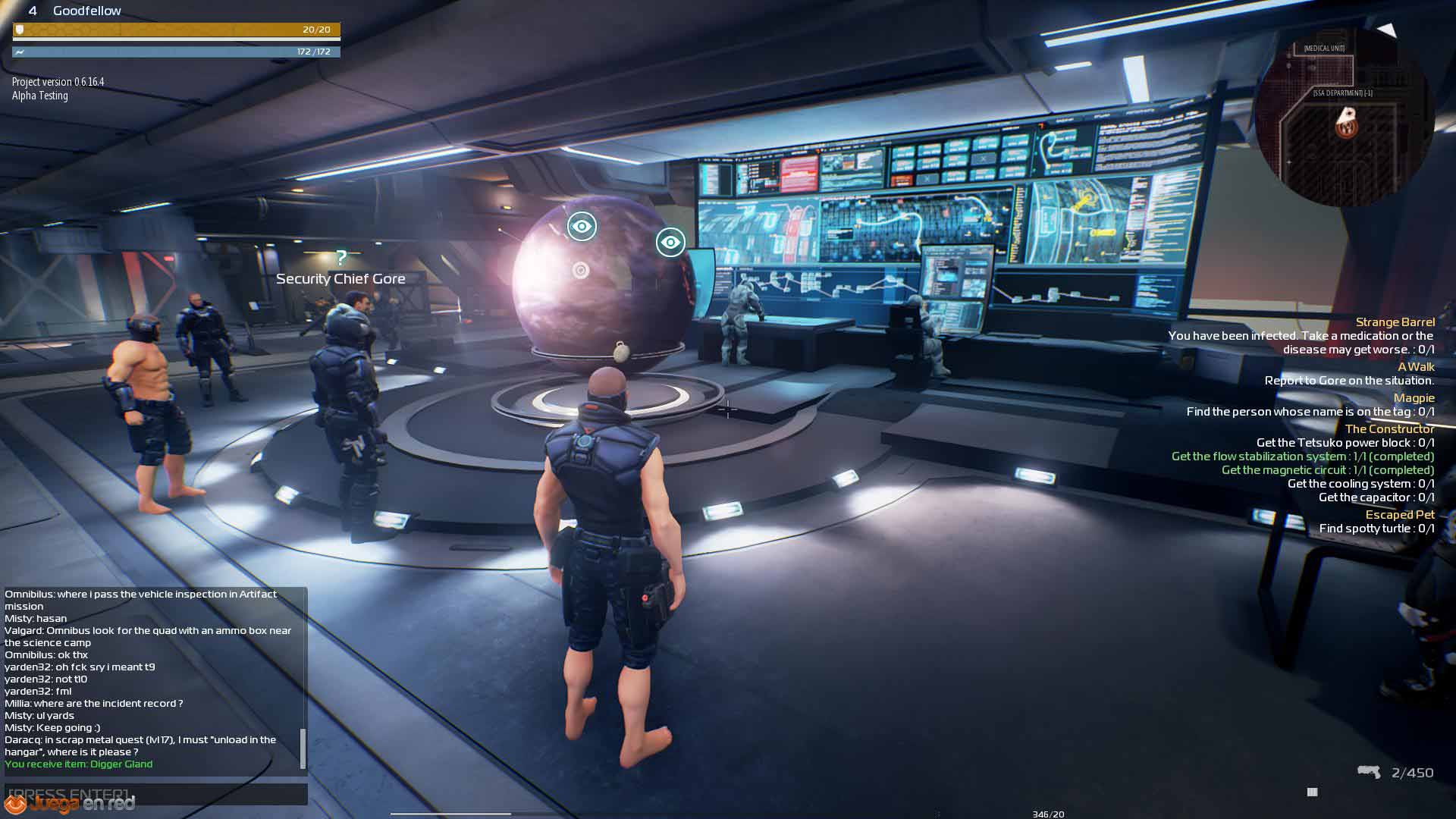Select the Escaped Pet quest entry

[1400, 515]
